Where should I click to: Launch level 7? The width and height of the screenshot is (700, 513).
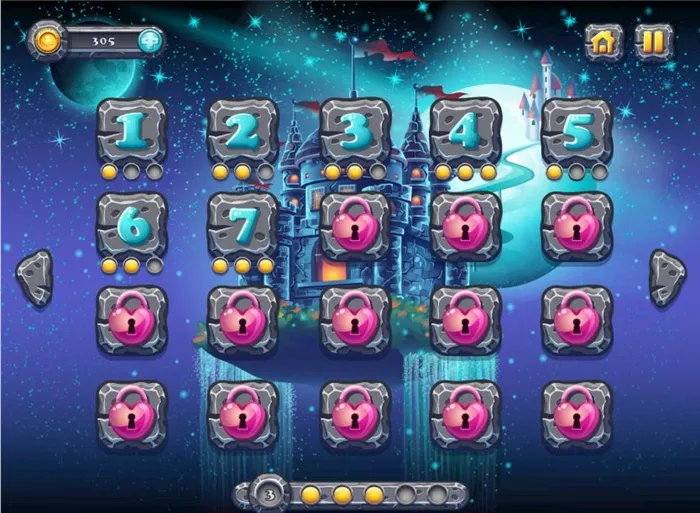click(x=242, y=225)
